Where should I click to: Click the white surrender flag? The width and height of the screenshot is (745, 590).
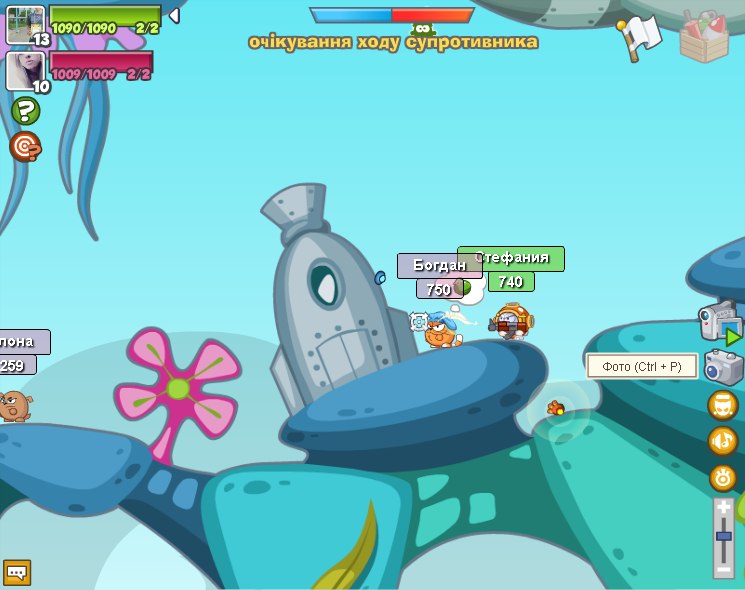click(x=640, y=37)
